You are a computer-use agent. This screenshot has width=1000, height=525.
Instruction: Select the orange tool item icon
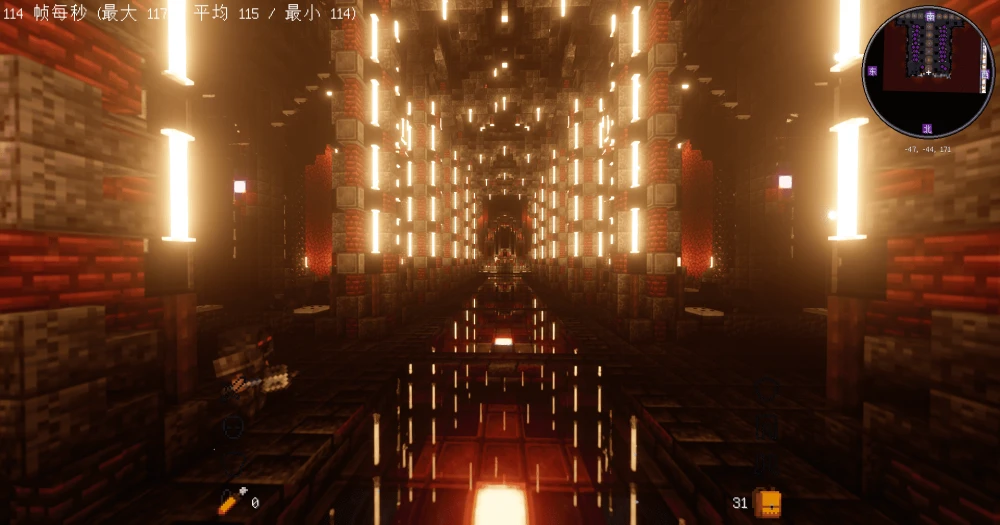231,502
